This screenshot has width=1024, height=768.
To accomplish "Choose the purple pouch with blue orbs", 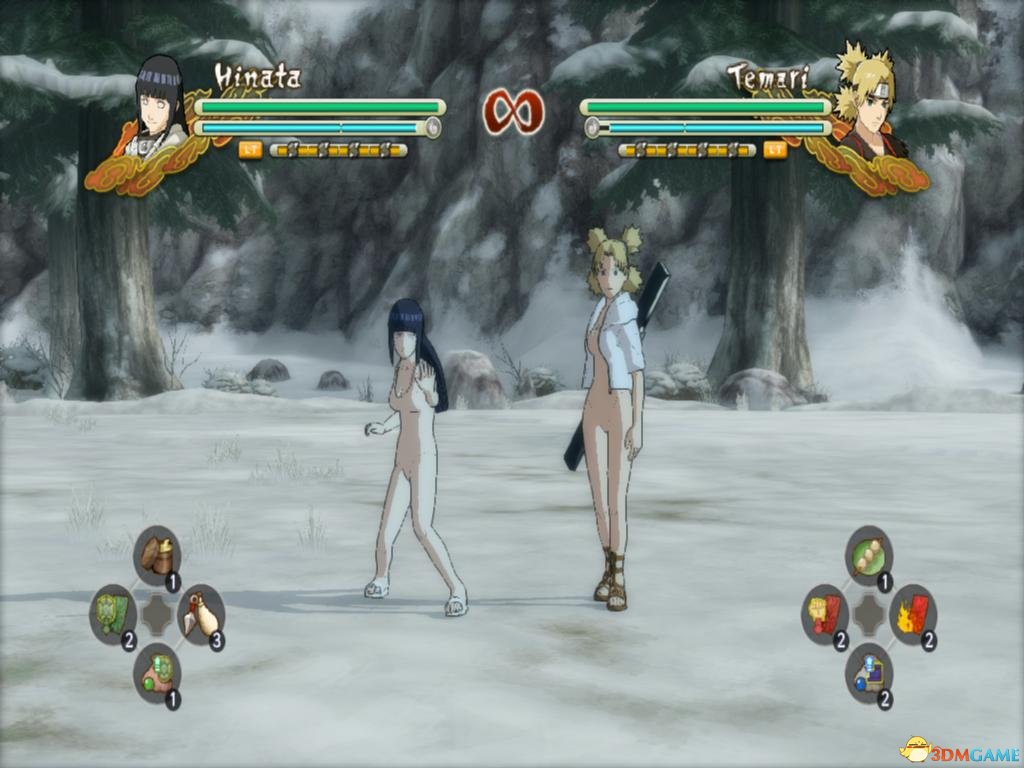I will pos(868,672).
